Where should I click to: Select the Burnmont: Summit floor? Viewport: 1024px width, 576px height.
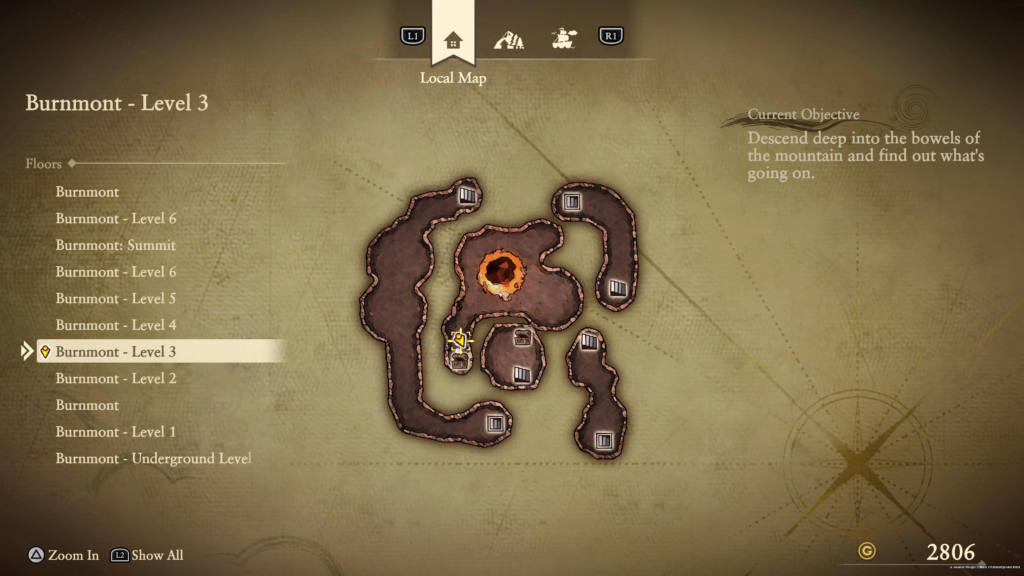116,245
